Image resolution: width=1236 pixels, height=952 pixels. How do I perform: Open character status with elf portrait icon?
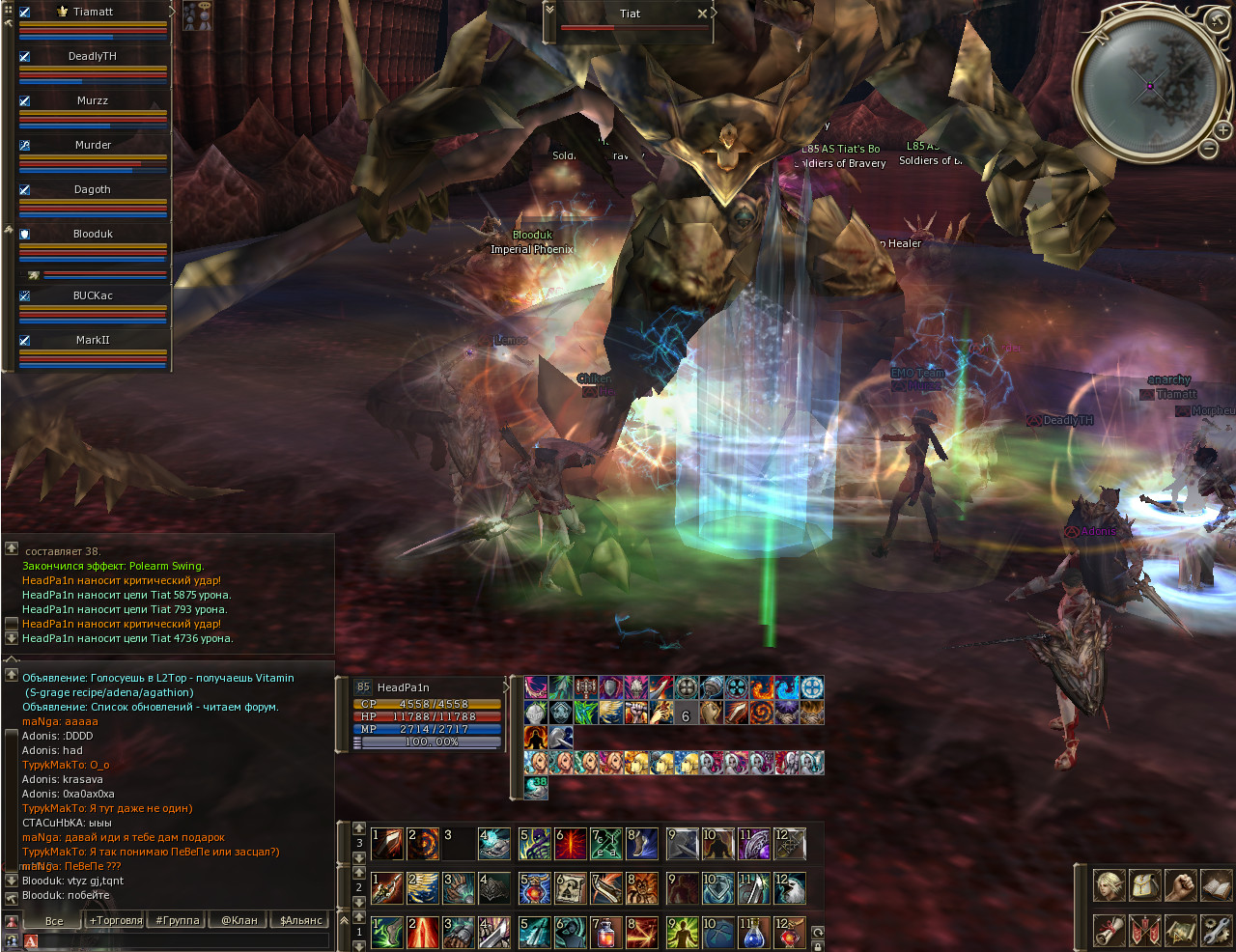pos(1108,884)
